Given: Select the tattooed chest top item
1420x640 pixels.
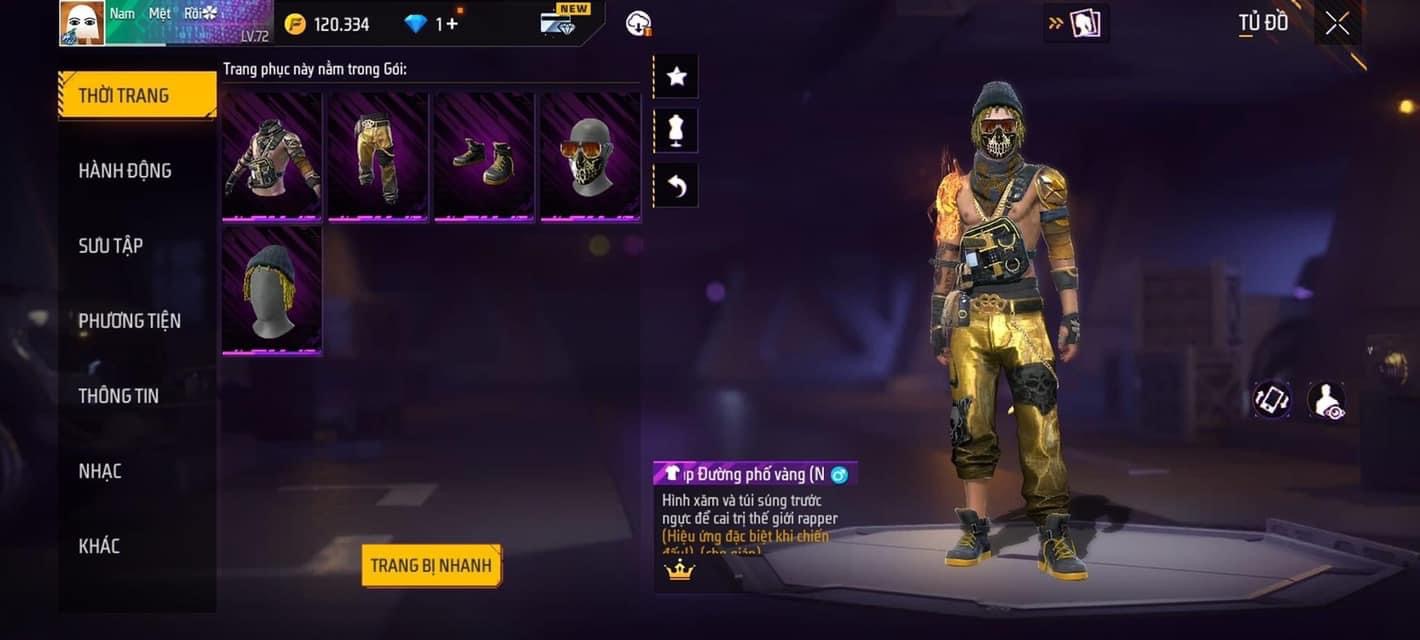Looking at the screenshot, I should click(x=272, y=155).
